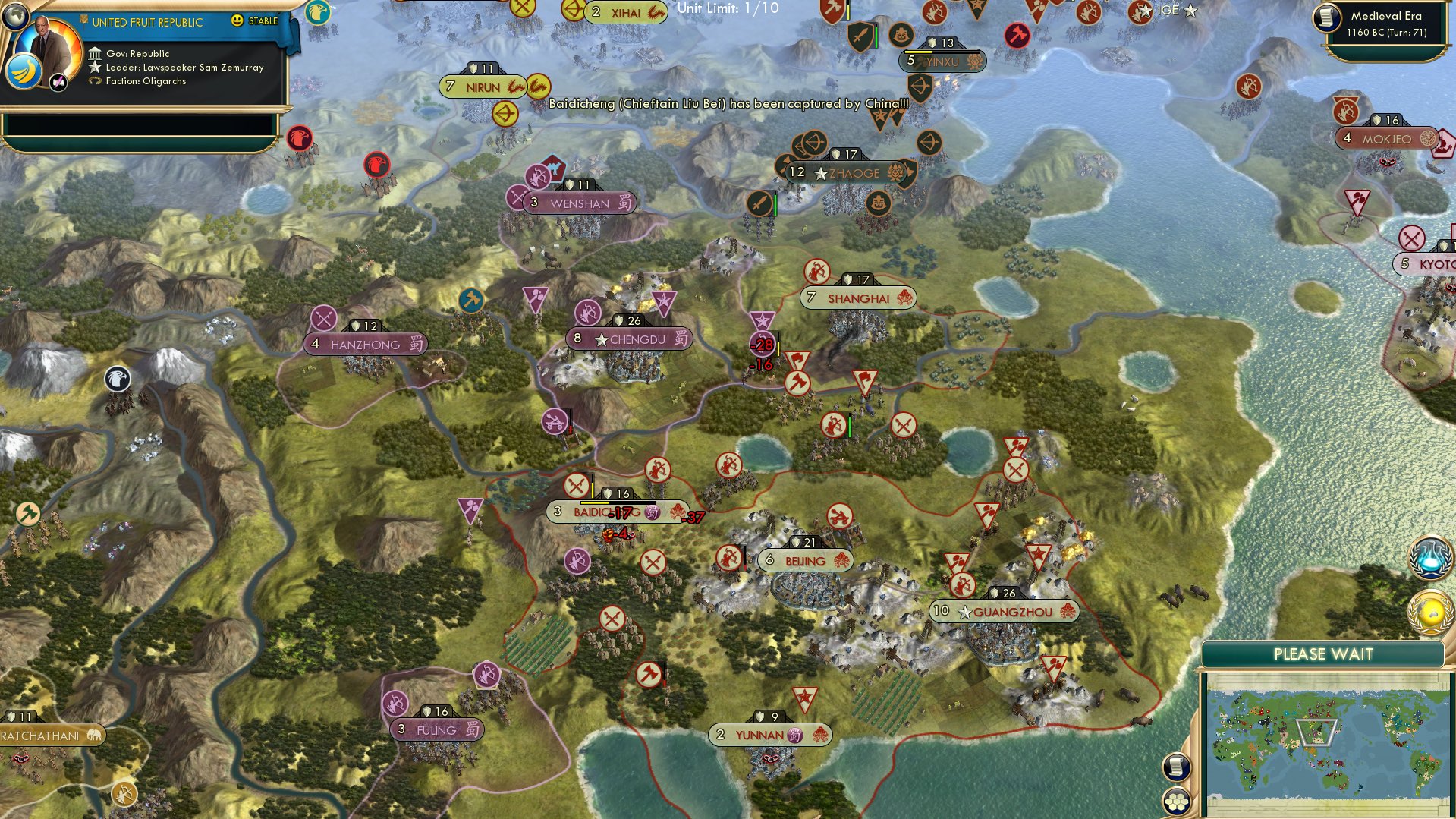This screenshot has width=1456, height=819.
Task: Select the blue mining pick icon near Hanzhong
Action: [x=471, y=301]
